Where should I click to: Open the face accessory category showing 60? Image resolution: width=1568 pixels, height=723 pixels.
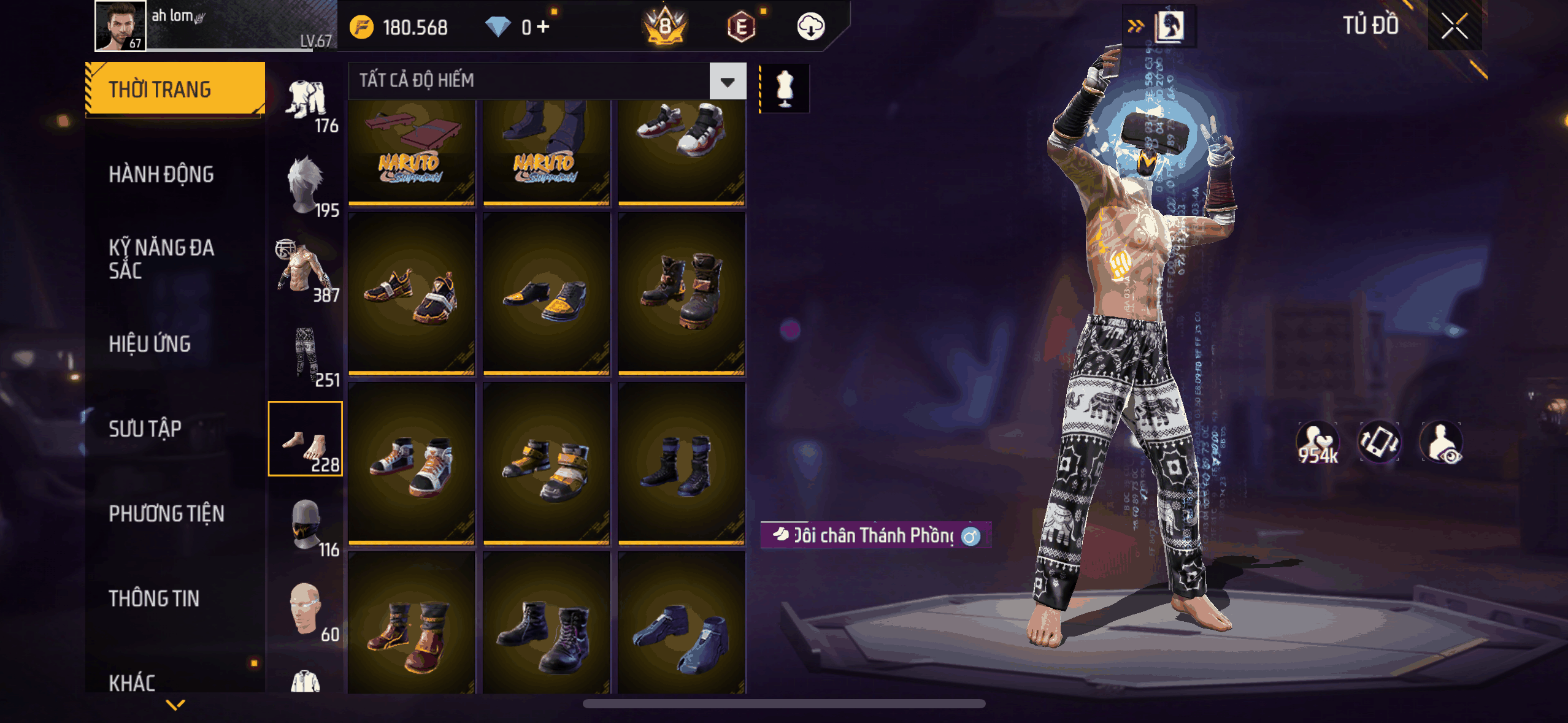click(306, 610)
